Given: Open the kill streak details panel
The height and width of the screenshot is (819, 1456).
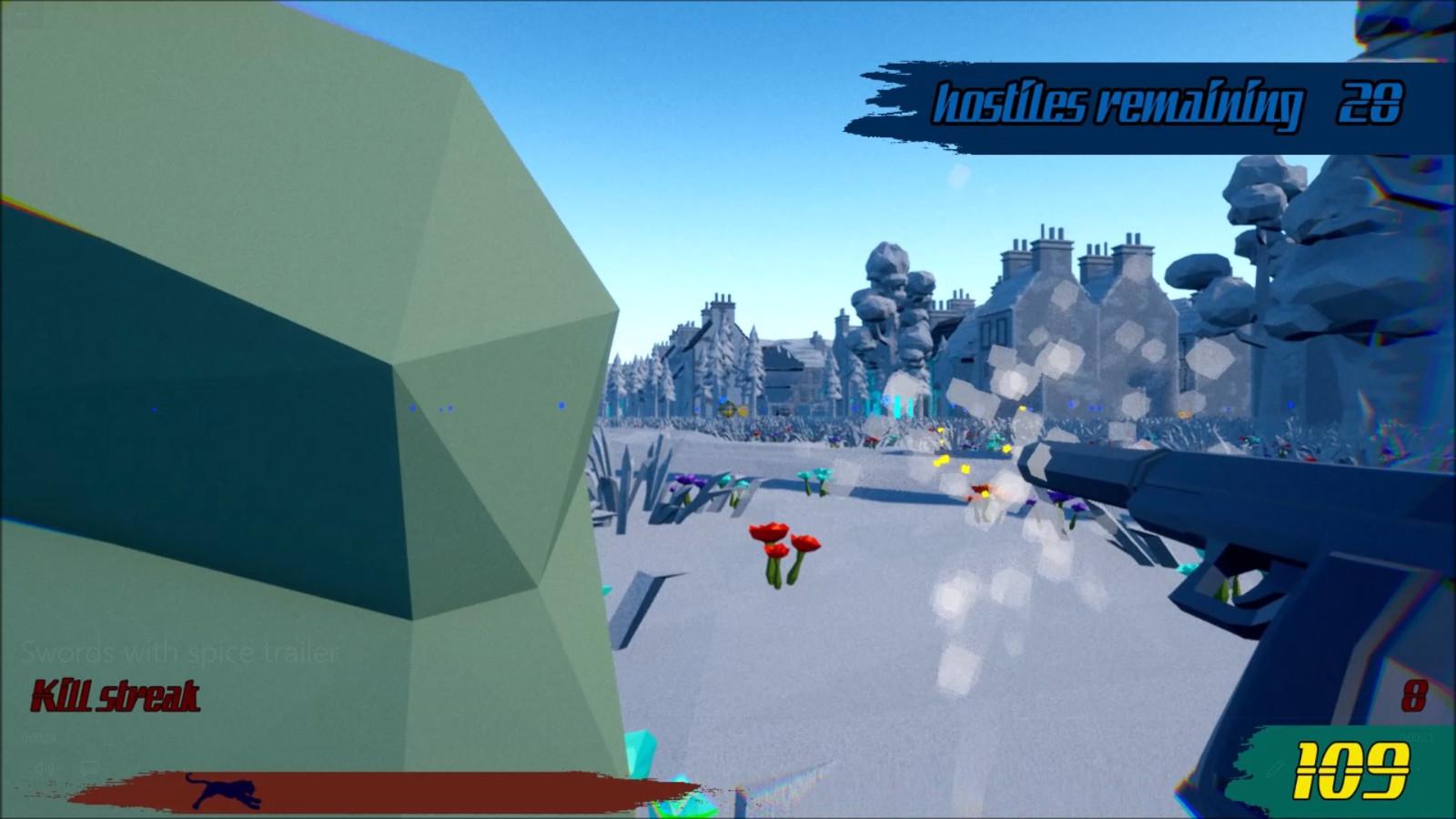Looking at the screenshot, I should [x=116, y=696].
